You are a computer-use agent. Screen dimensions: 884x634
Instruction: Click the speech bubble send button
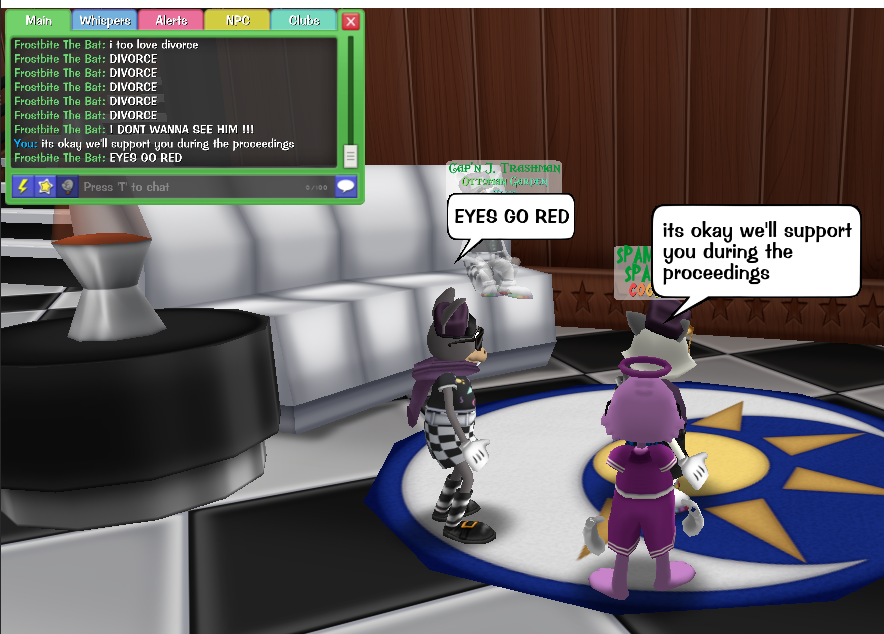tap(346, 186)
